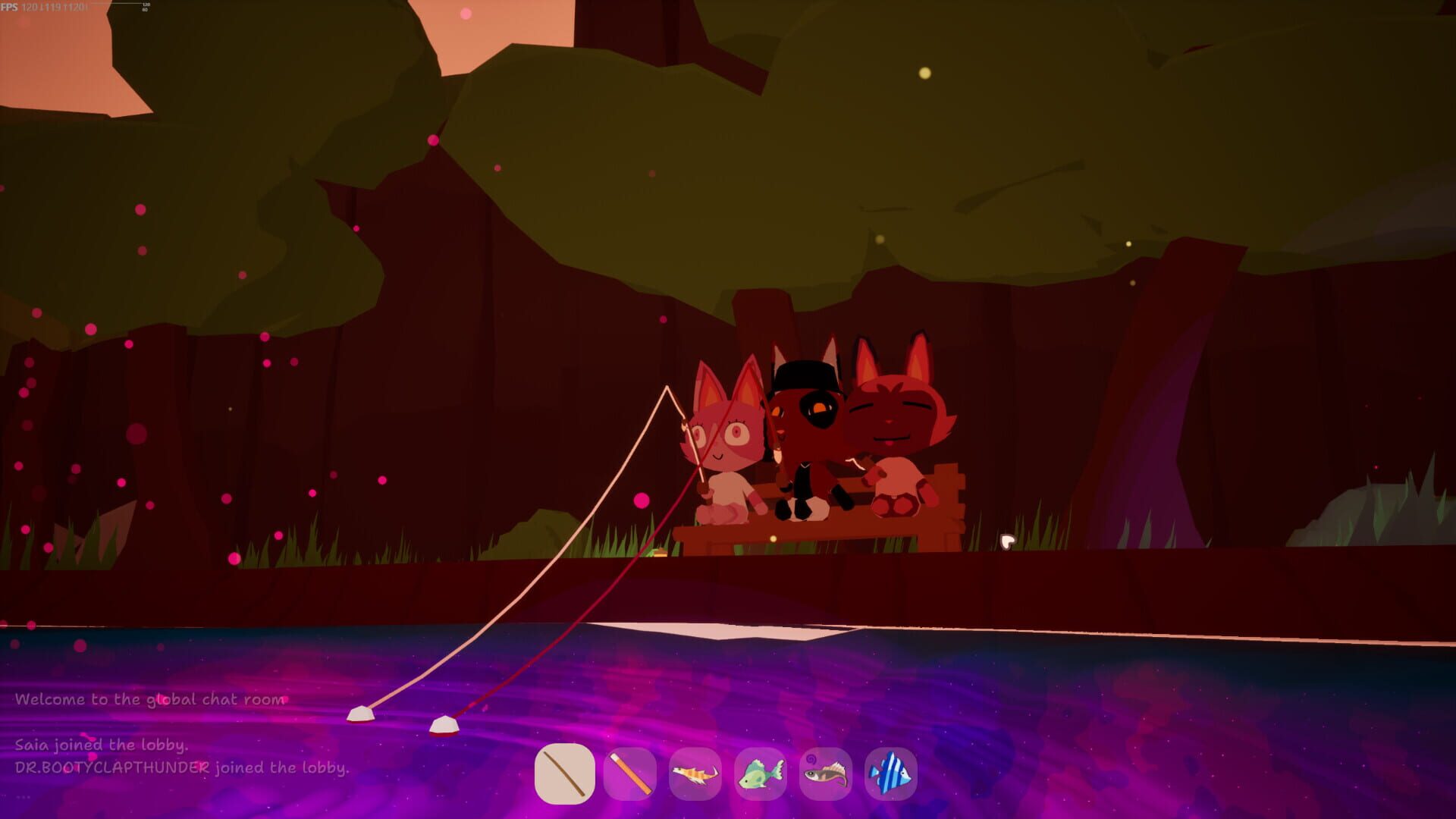Screen dimensions: 1456x819
Task: Click the yellow item lying in the grass
Action: [x=659, y=554]
